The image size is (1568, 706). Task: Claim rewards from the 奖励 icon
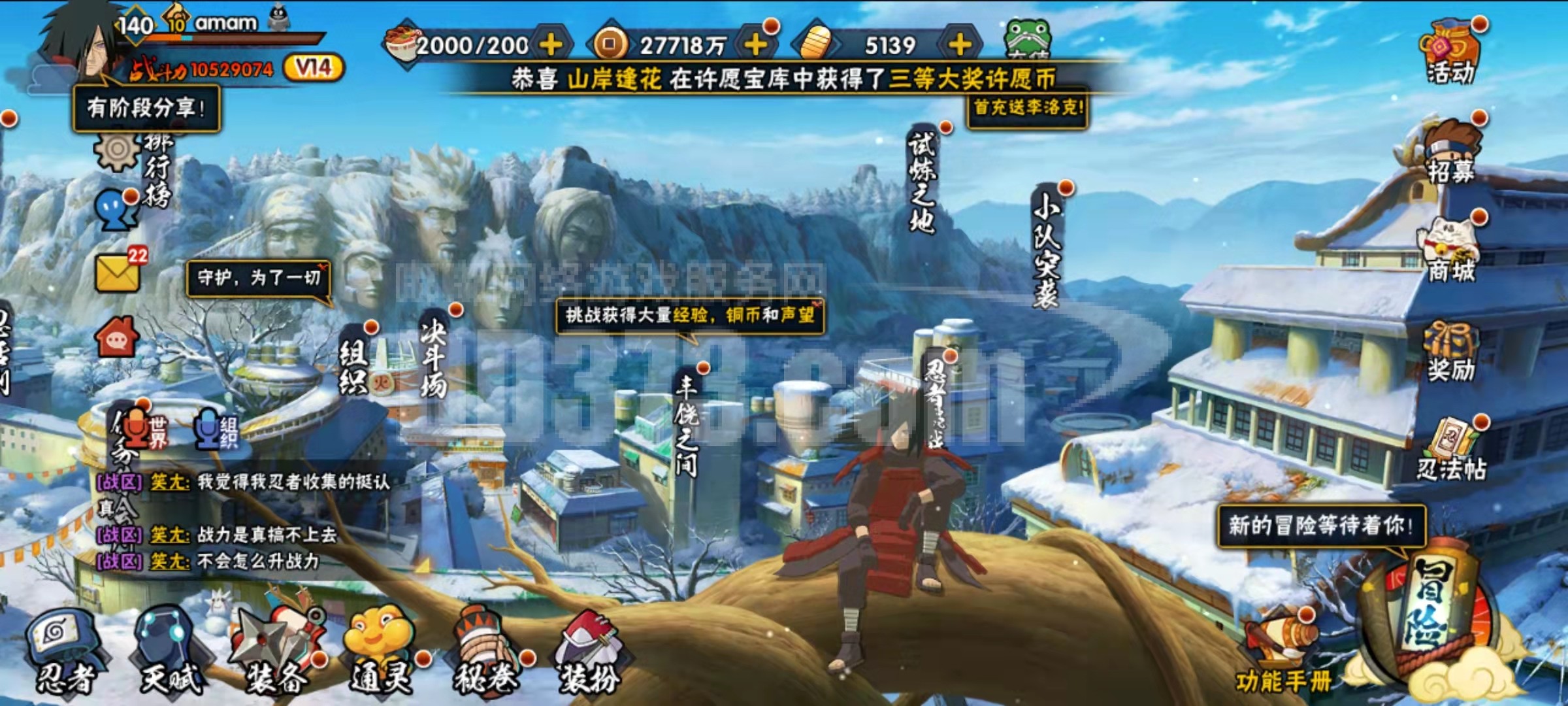point(1450,353)
